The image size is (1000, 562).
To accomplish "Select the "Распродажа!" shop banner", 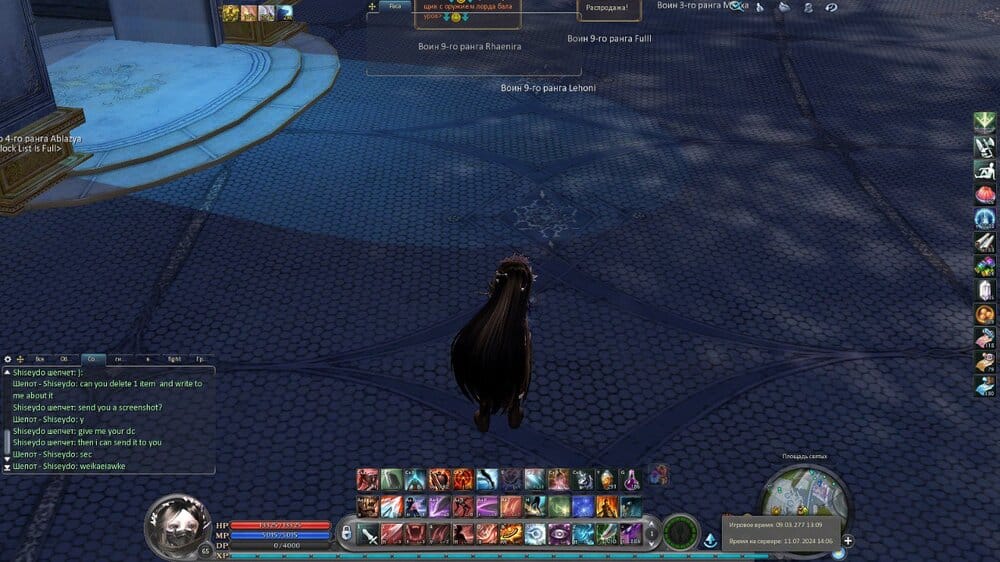I will [x=607, y=8].
